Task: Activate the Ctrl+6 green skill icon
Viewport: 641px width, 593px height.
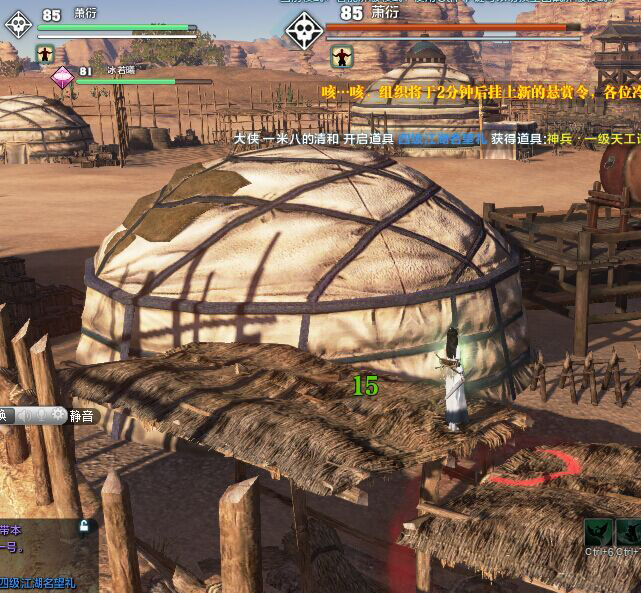Action: 598,532
